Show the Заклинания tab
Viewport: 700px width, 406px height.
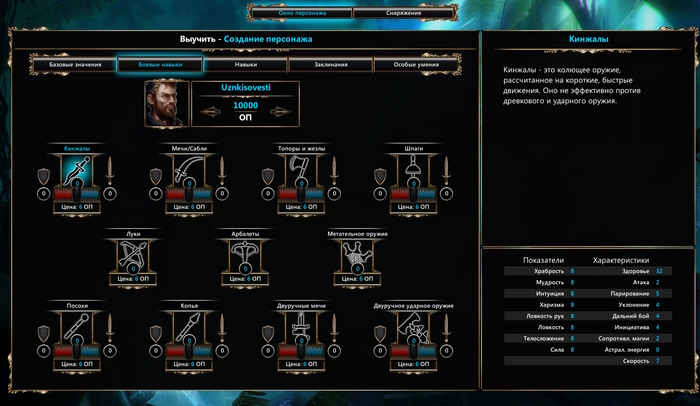331,64
